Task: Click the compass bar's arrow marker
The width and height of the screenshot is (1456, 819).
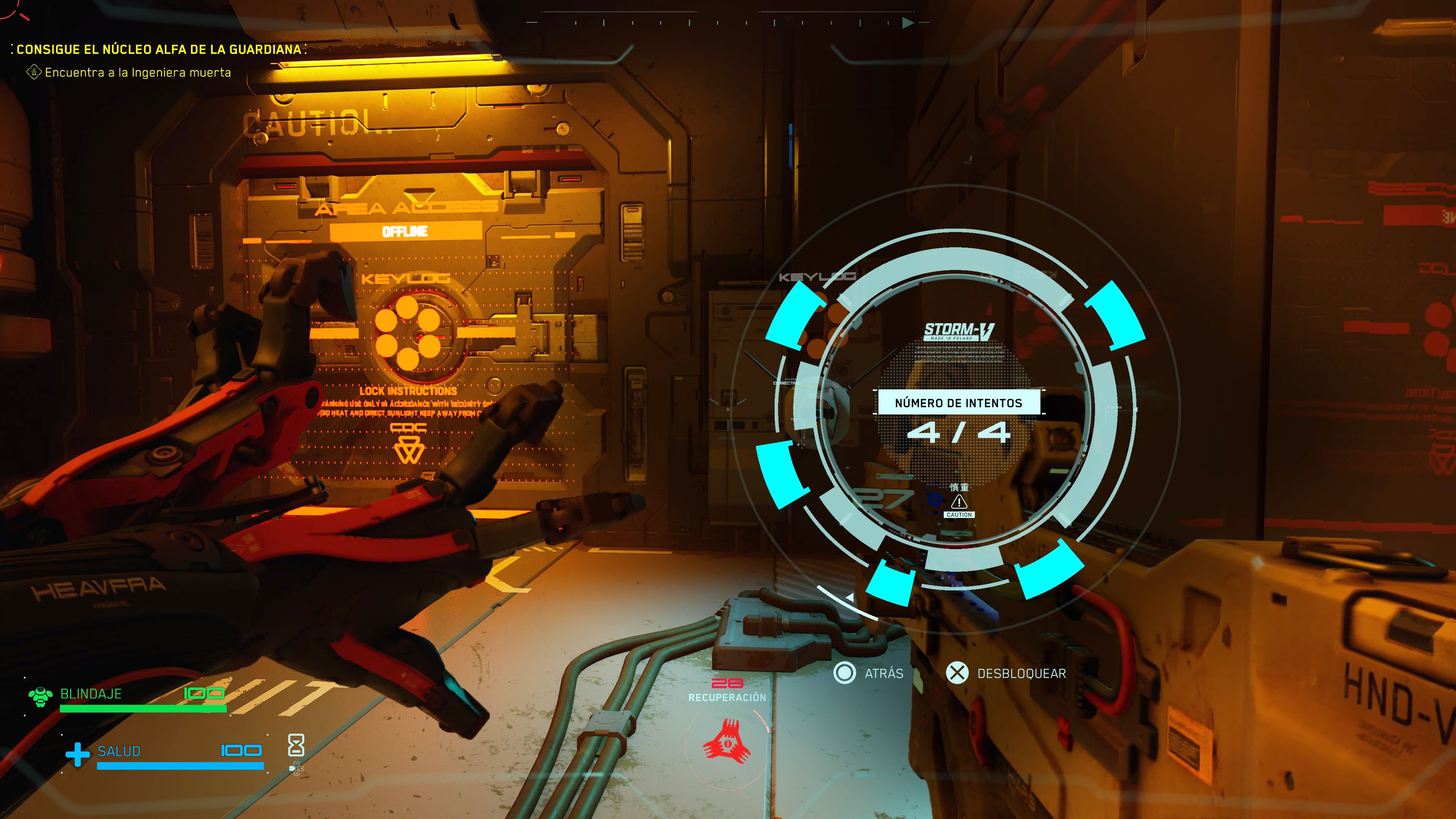Action: pyautogui.click(x=908, y=23)
